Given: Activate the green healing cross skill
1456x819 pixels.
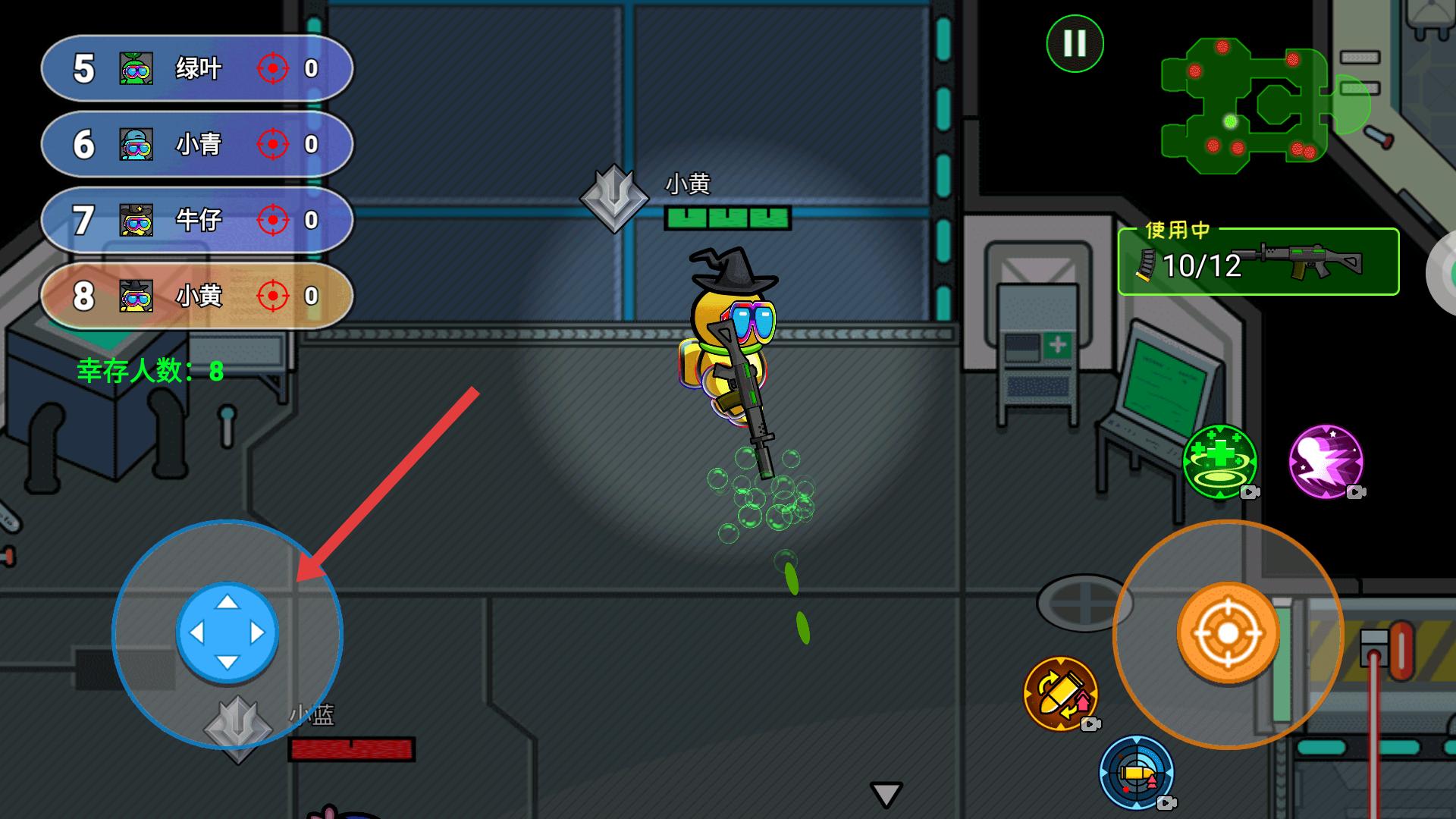Looking at the screenshot, I should tap(1219, 461).
